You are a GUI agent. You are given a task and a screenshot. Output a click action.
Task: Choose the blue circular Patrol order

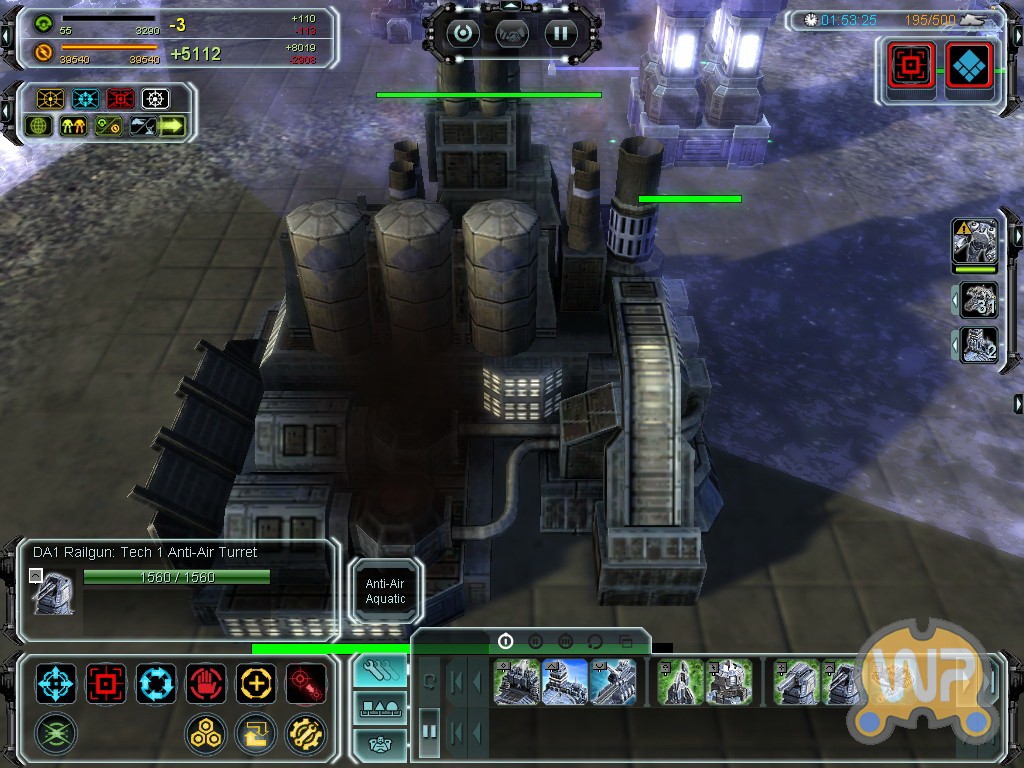[x=156, y=684]
